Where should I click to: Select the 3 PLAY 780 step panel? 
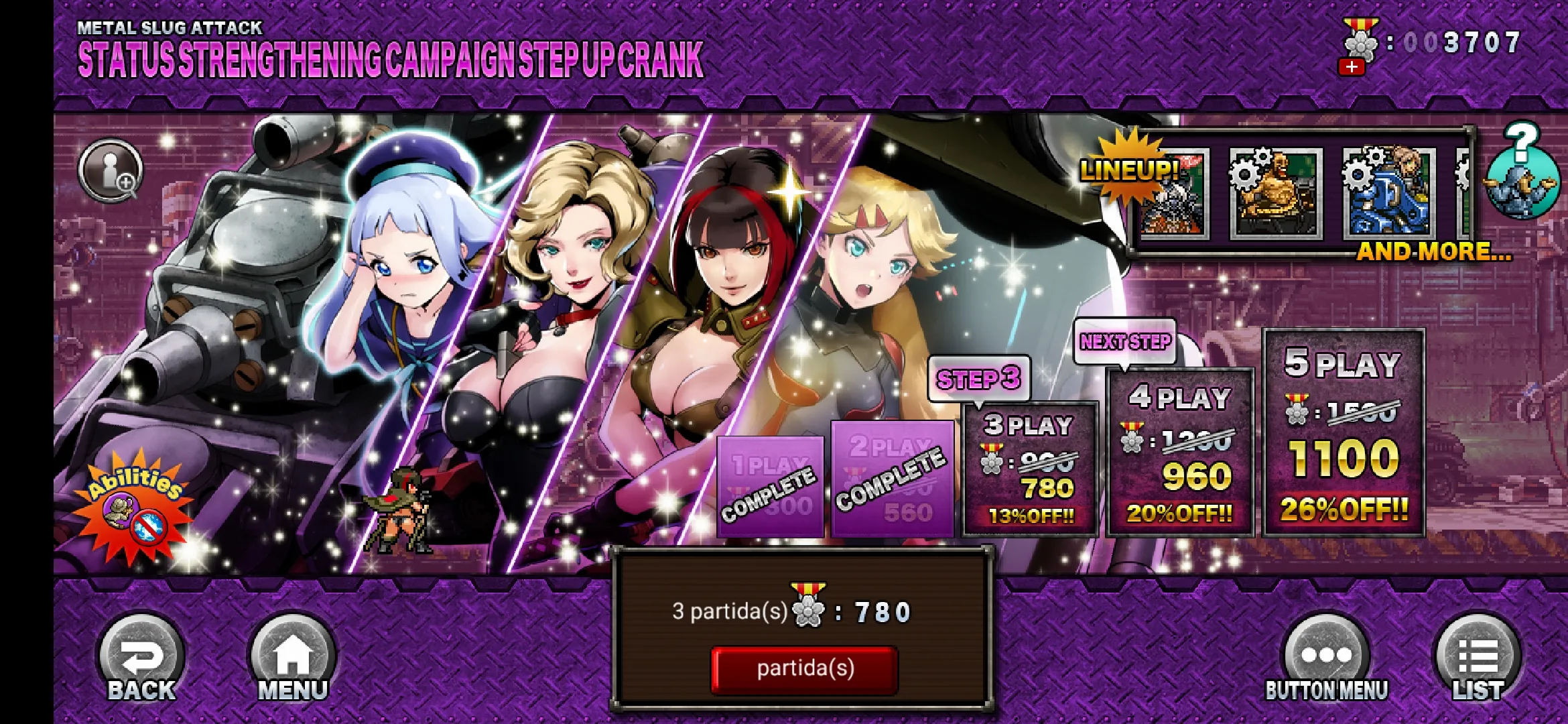pyautogui.click(x=1030, y=469)
